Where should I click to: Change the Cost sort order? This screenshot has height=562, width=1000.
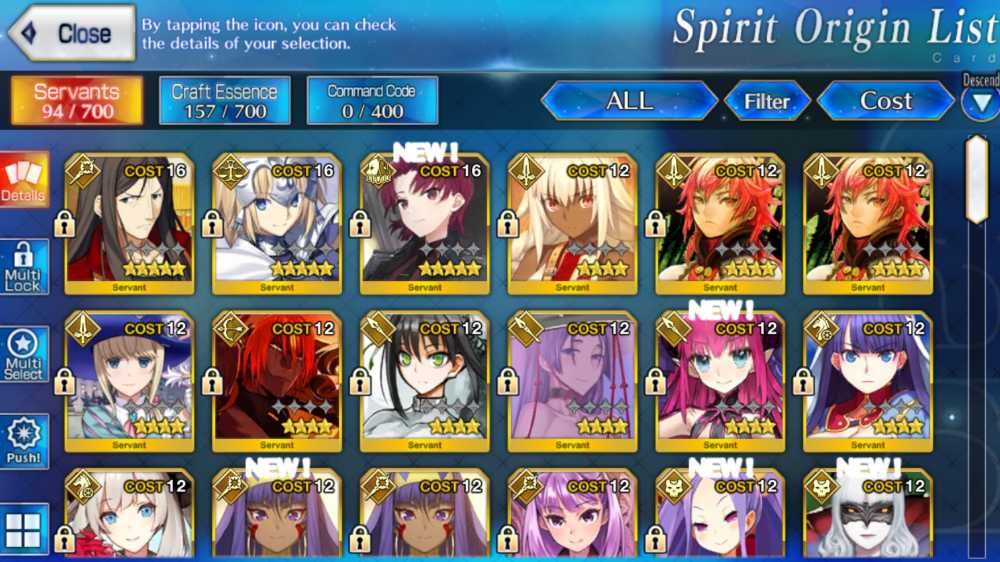tap(885, 101)
